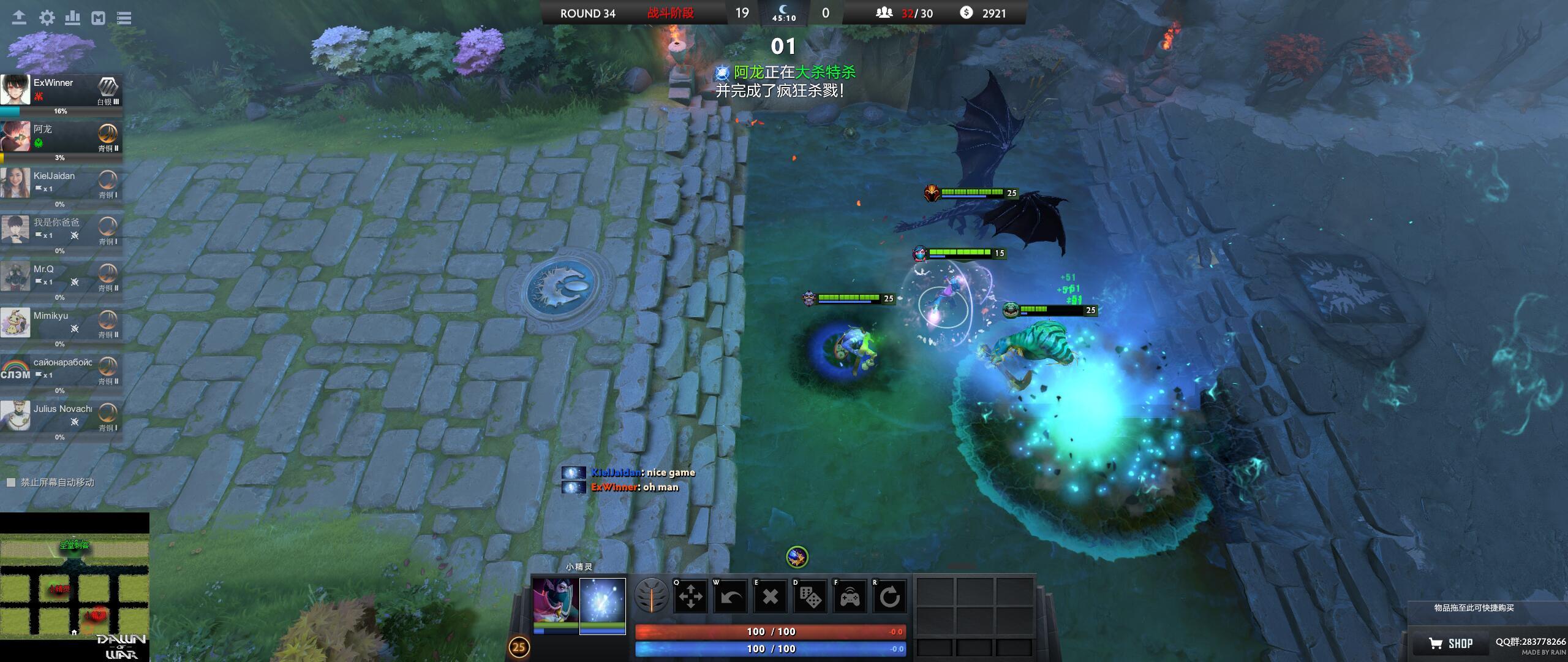Select ExWinner in the player list
The width and height of the screenshot is (1568, 662).
pos(61,90)
